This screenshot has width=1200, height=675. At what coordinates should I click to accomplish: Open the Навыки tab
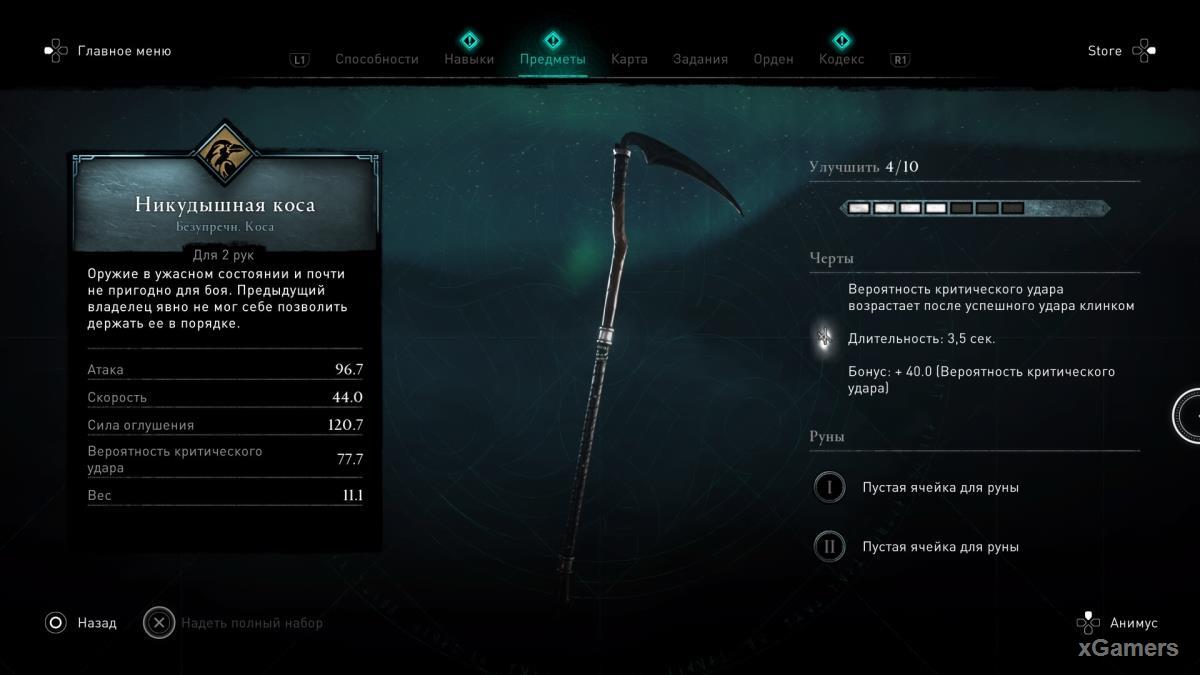coord(469,59)
